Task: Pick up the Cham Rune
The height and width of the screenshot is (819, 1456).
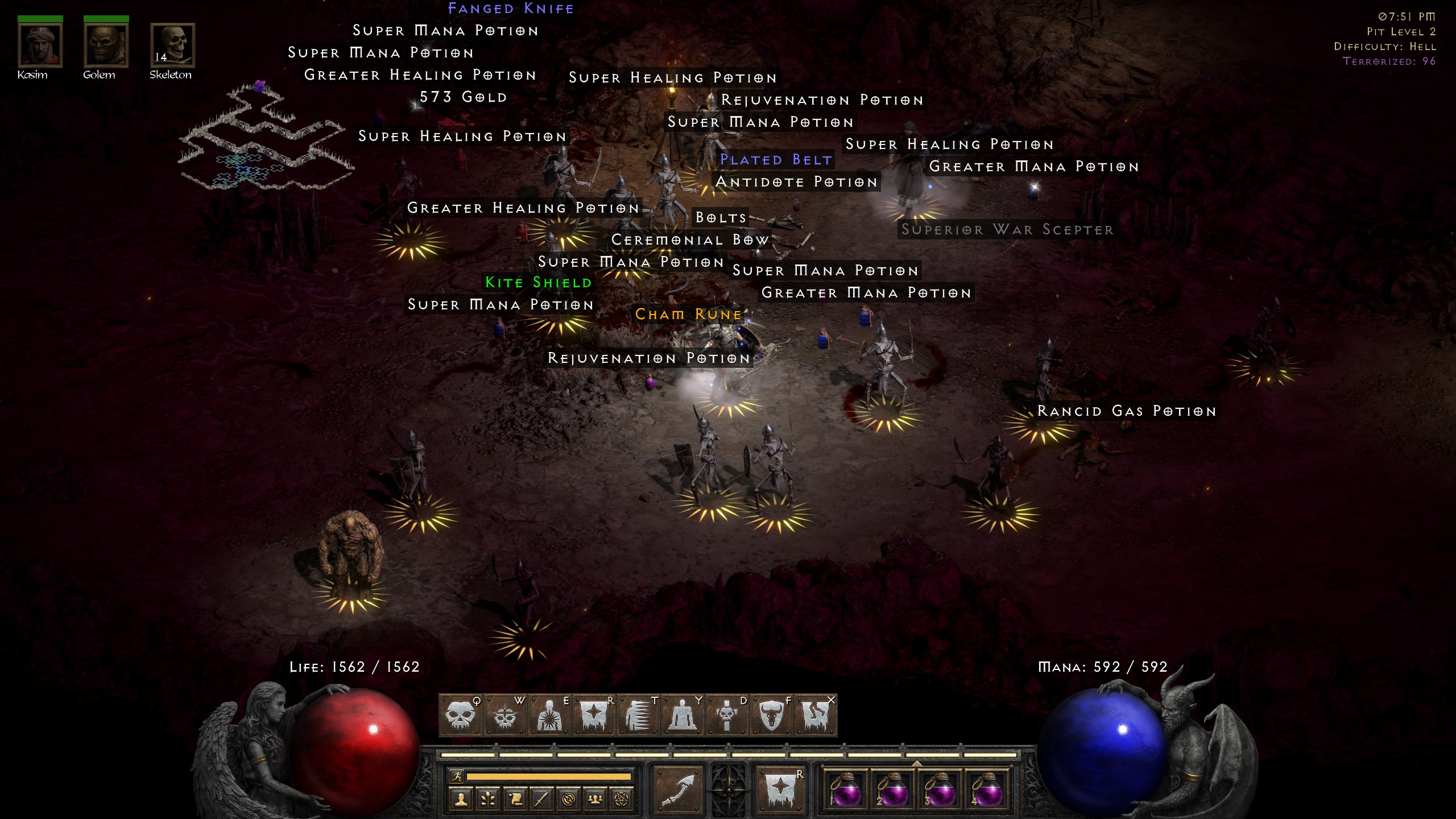Action: pos(688,314)
